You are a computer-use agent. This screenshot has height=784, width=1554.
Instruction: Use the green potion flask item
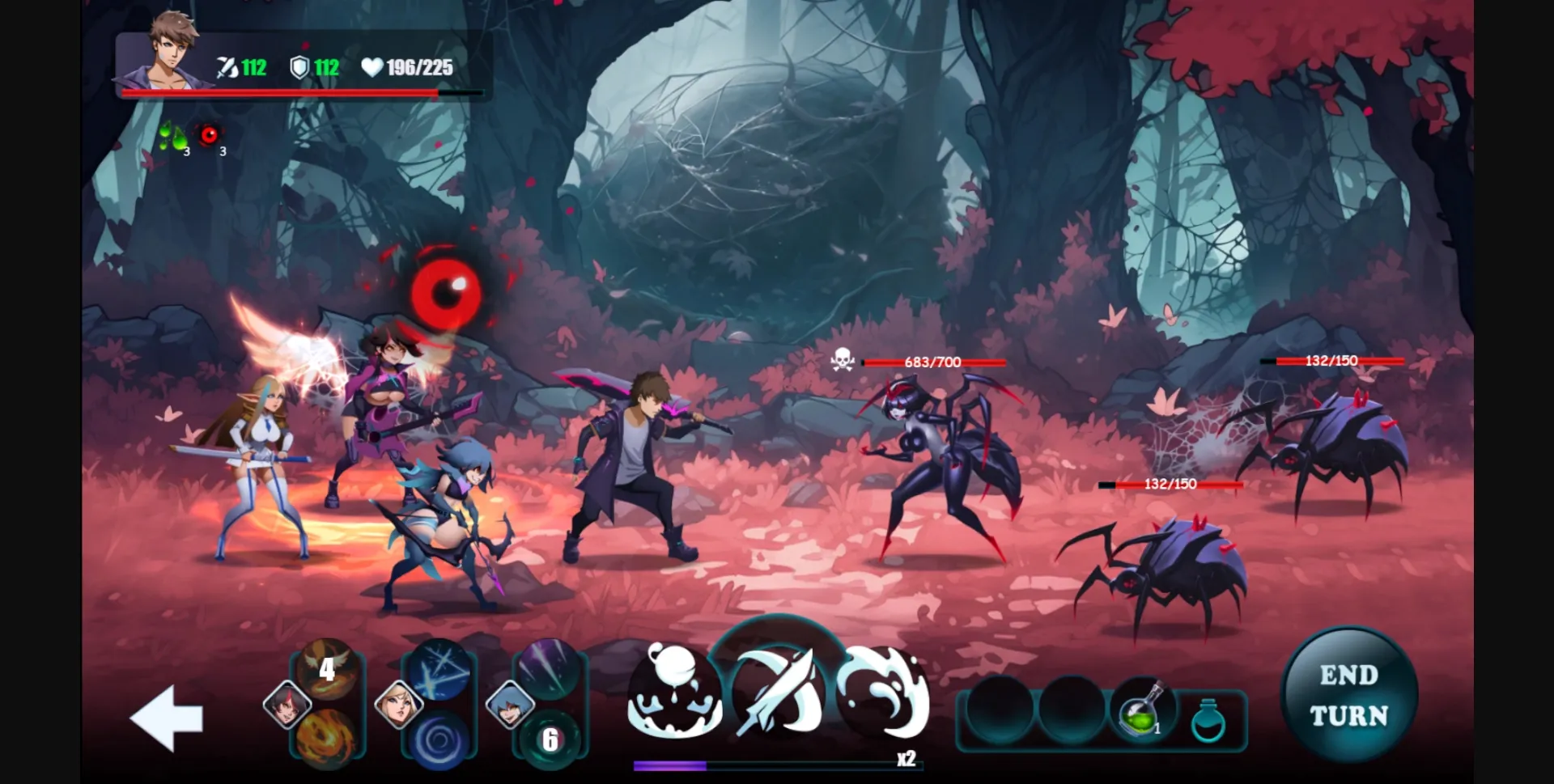[x=1140, y=711]
